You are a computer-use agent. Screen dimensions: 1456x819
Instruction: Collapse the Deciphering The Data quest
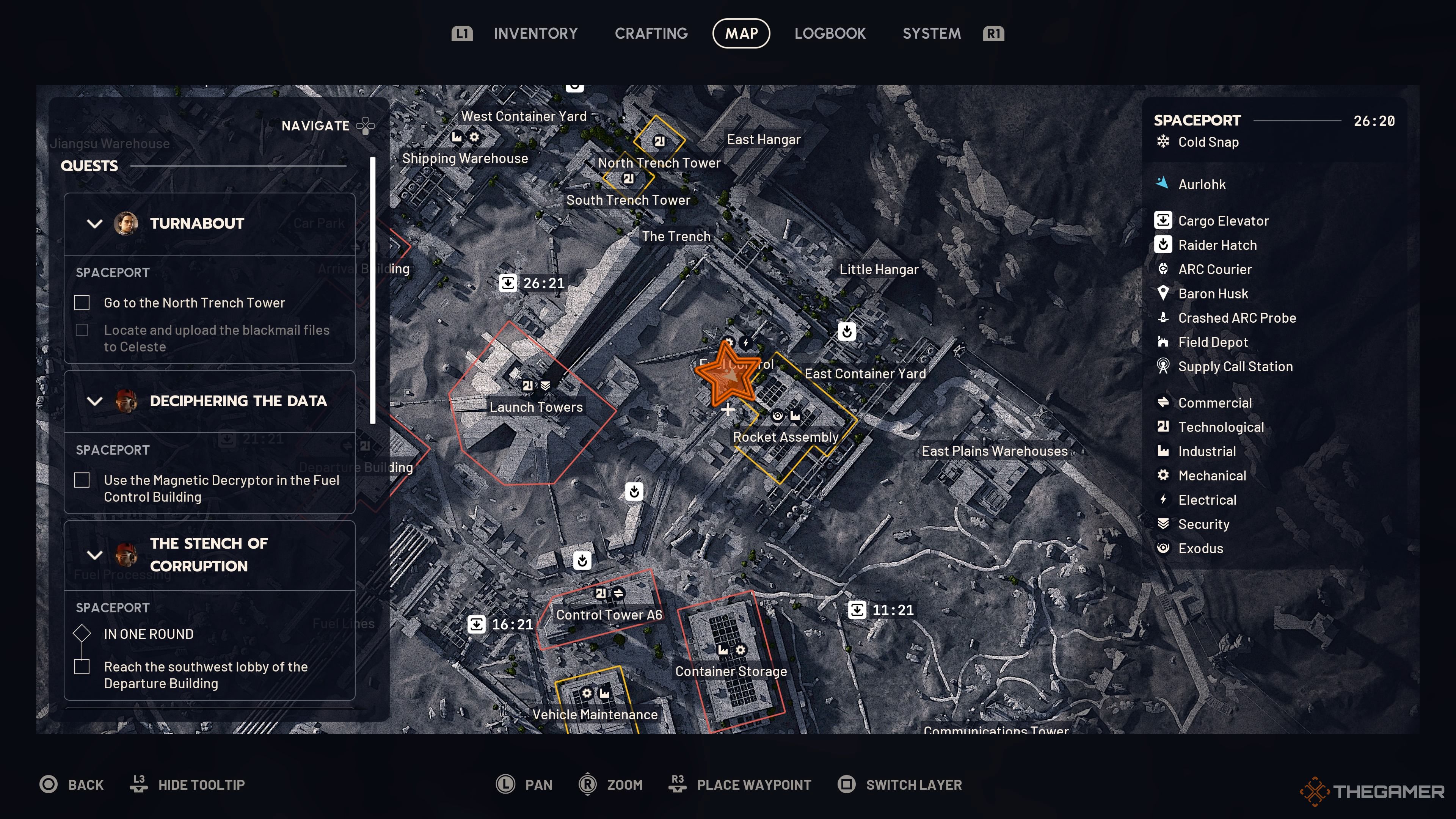coord(95,401)
